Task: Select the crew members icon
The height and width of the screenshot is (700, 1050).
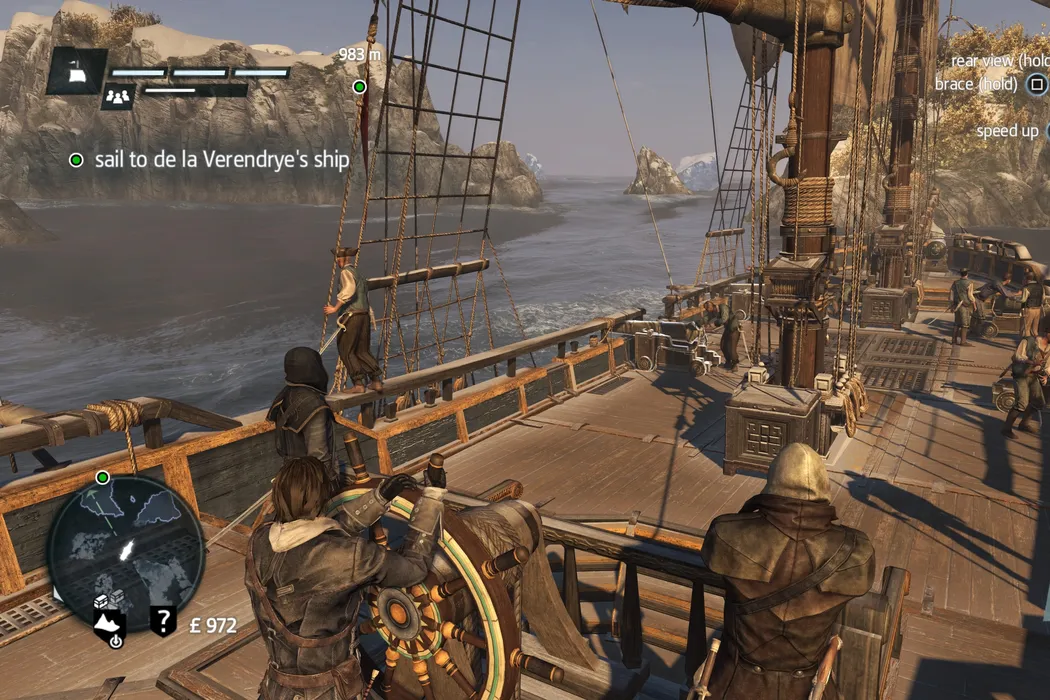Action: pyautogui.click(x=118, y=96)
